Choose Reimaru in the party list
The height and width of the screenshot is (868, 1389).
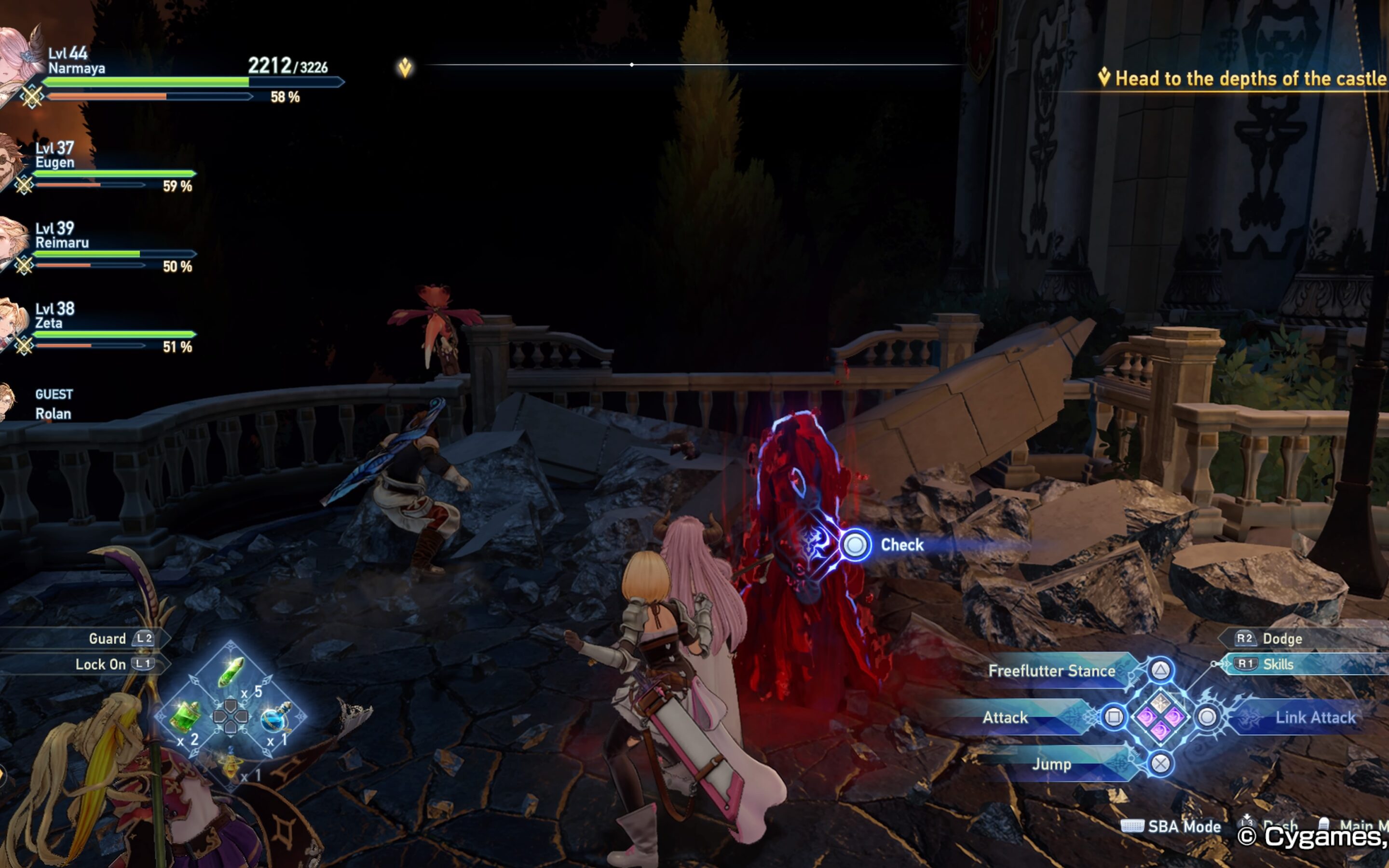pos(62,243)
